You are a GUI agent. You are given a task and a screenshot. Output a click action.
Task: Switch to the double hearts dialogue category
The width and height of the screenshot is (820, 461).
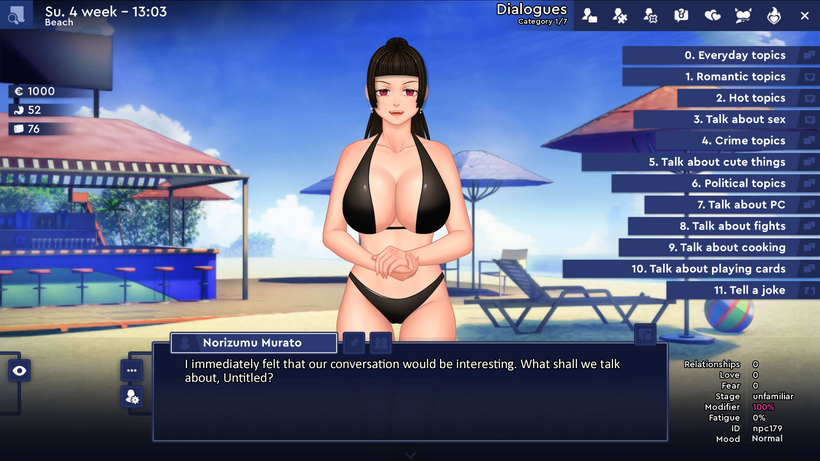(x=712, y=15)
